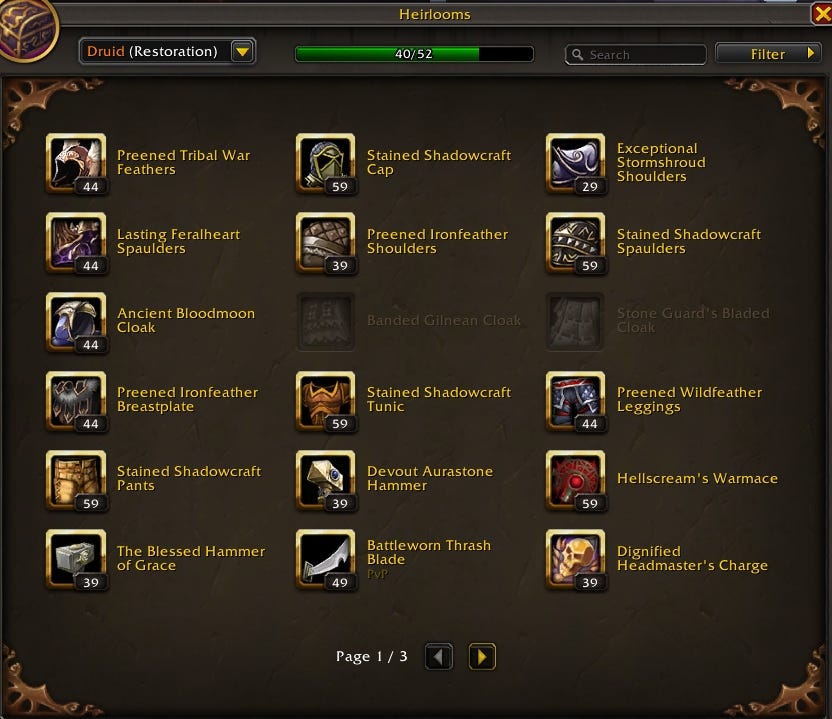Choose the Preened Ironfeather Breastplate
The image size is (832, 719).
(x=76, y=400)
